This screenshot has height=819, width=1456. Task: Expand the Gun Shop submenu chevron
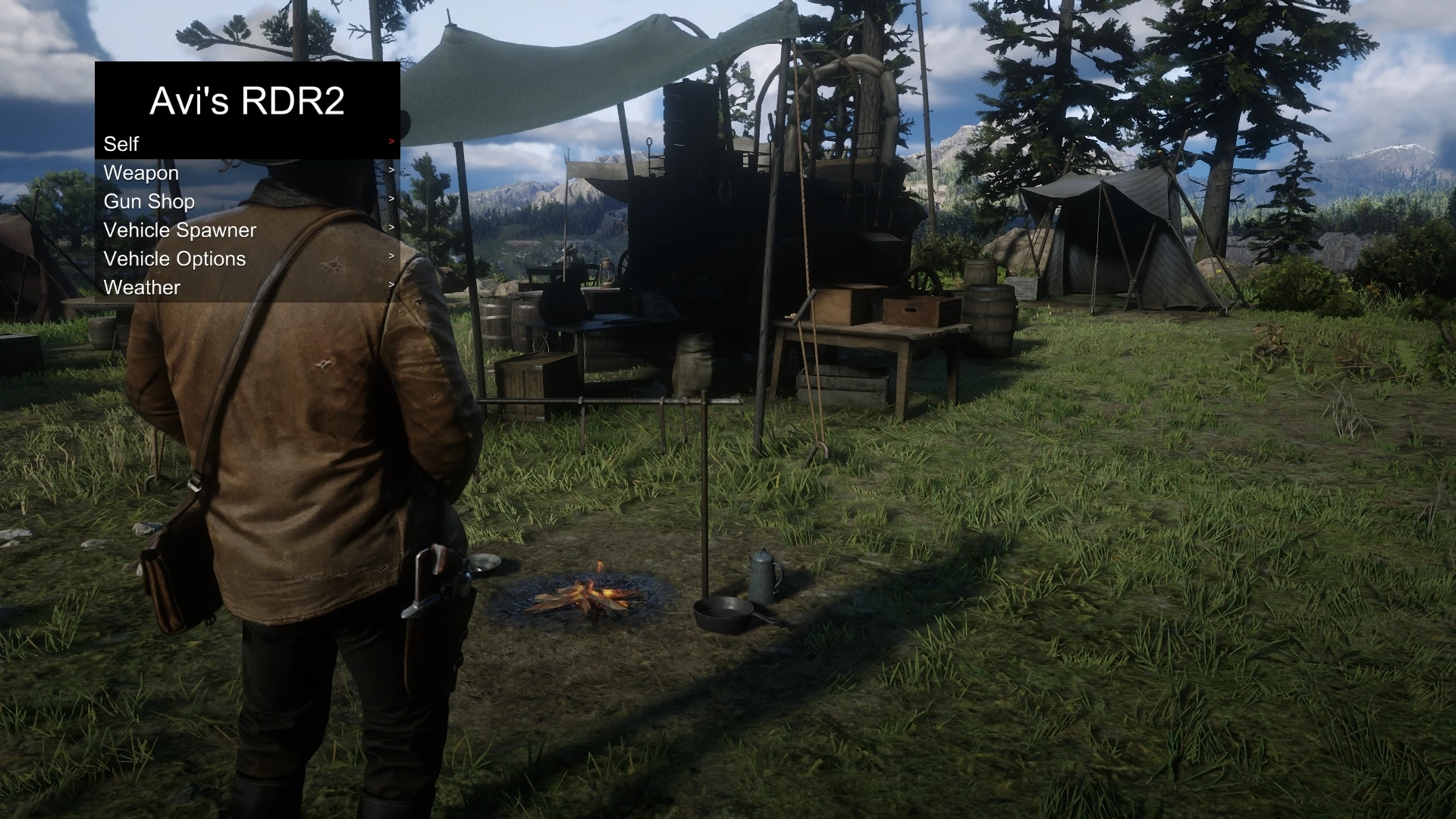391,199
